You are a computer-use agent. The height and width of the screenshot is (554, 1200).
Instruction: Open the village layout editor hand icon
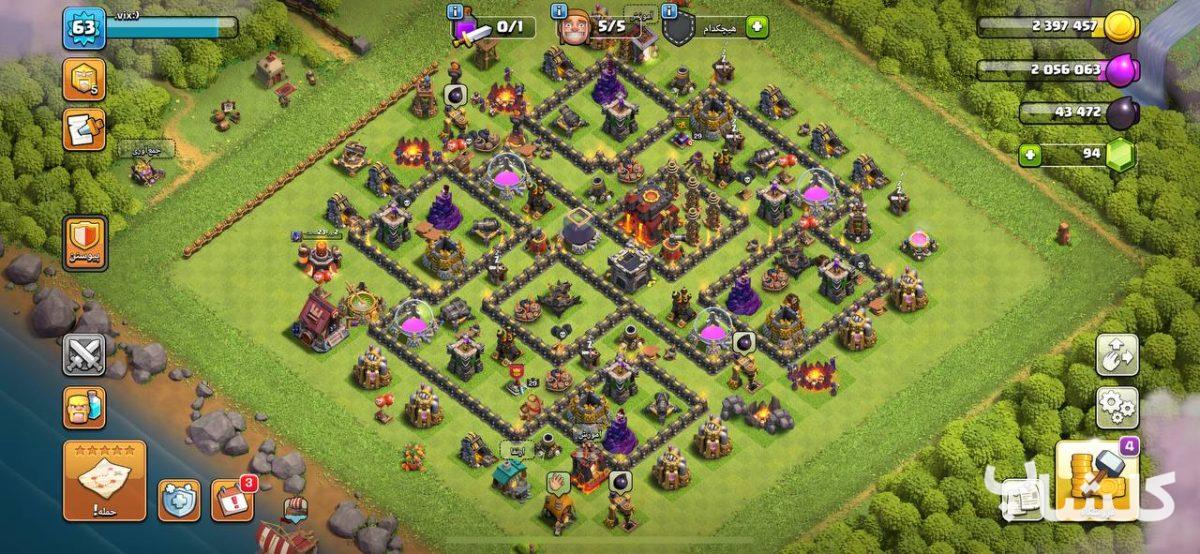[x=1117, y=354]
